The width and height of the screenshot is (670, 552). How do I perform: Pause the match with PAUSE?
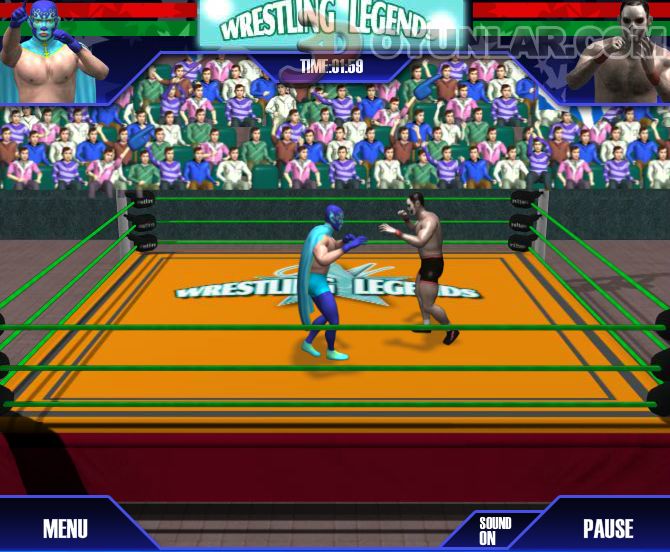[x=608, y=528]
